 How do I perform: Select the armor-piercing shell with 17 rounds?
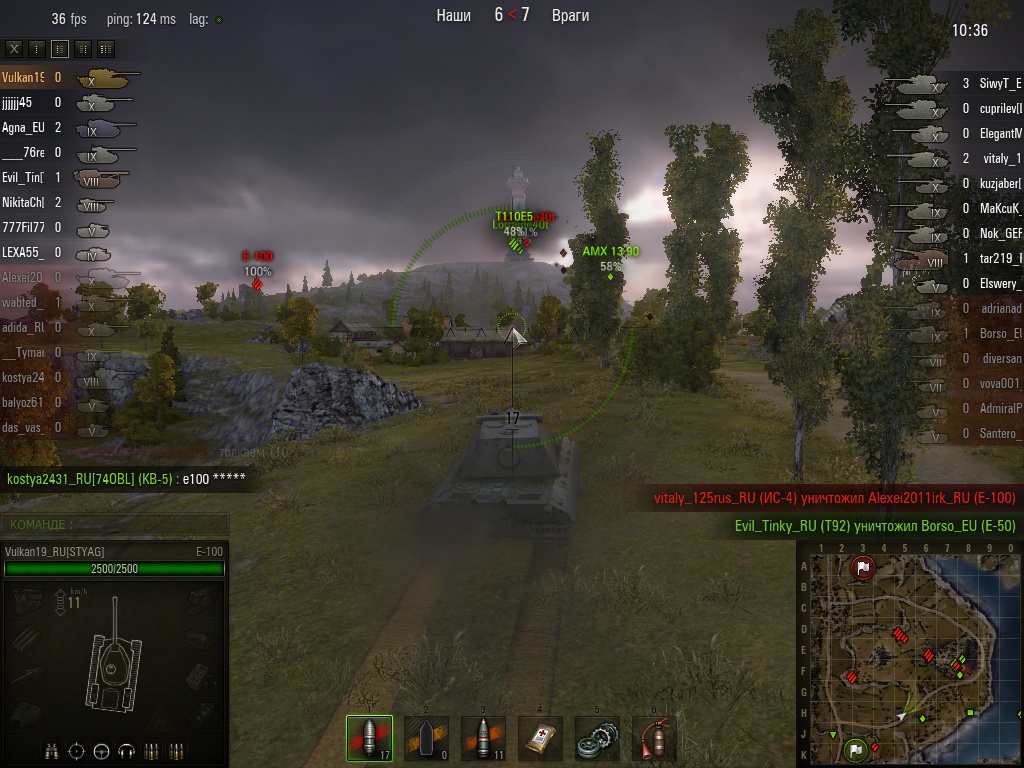(369, 739)
